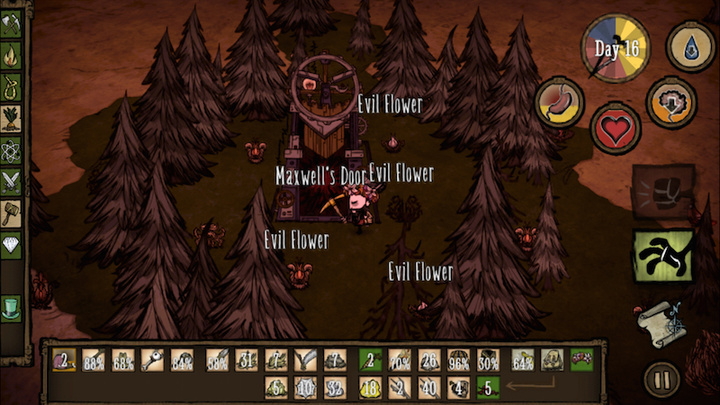
Task: Pause the game
Action: point(660,380)
